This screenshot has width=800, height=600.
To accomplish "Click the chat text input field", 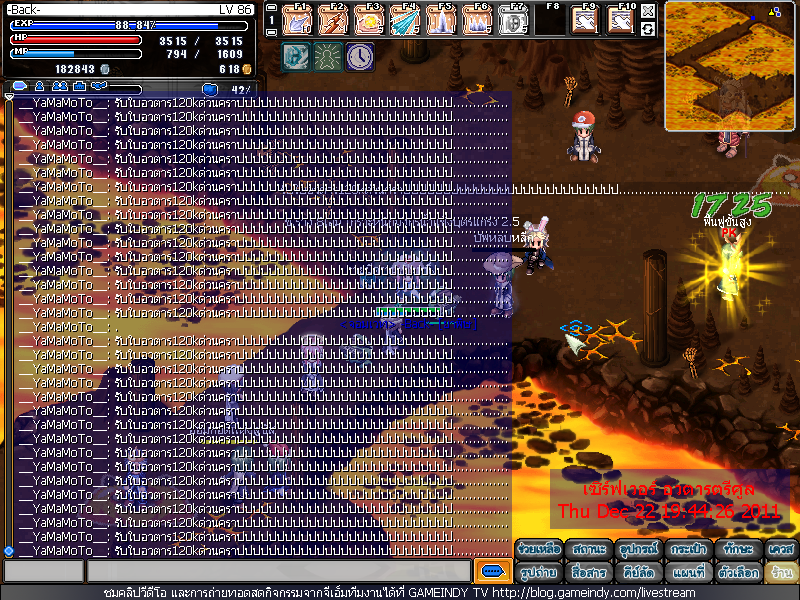I will [x=278, y=571].
